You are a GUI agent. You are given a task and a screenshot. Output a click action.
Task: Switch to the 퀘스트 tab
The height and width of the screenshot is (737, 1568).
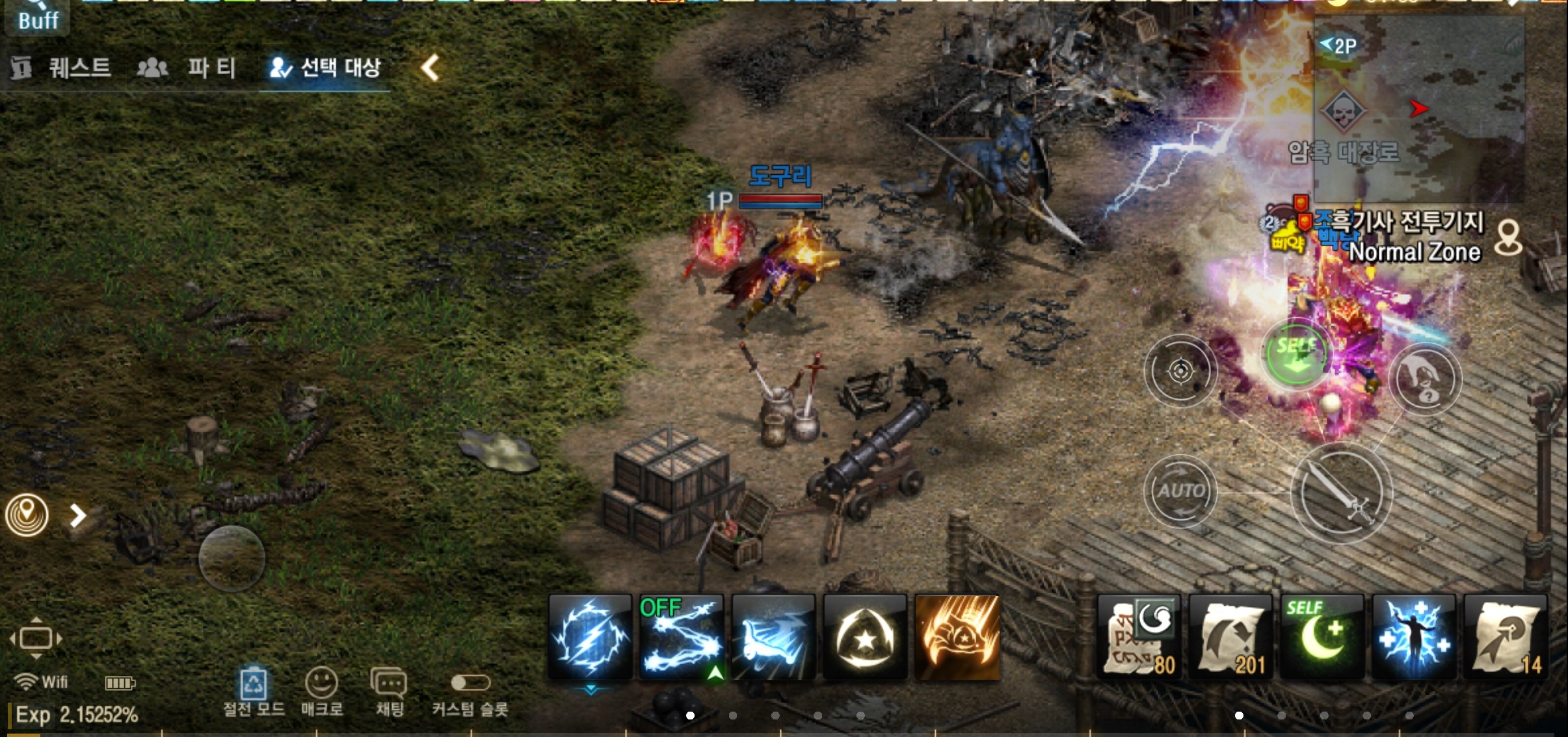click(62, 68)
